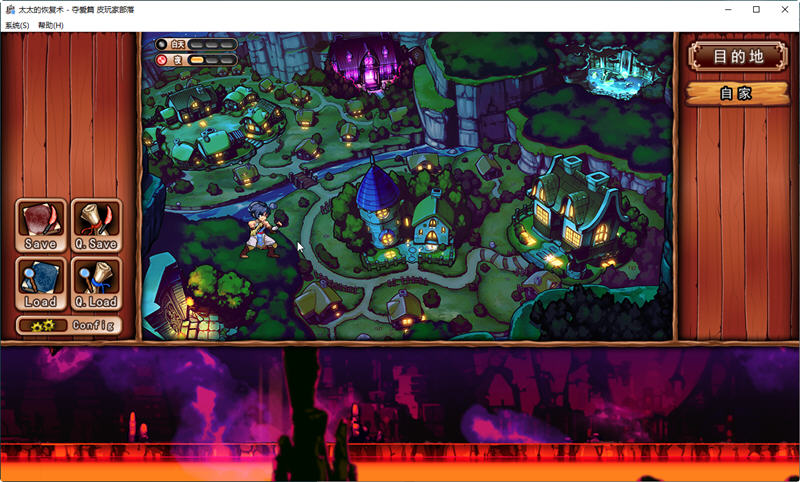The width and height of the screenshot is (800, 482).
Task: Open the 系统(S) menu
Action: point(17,25)
